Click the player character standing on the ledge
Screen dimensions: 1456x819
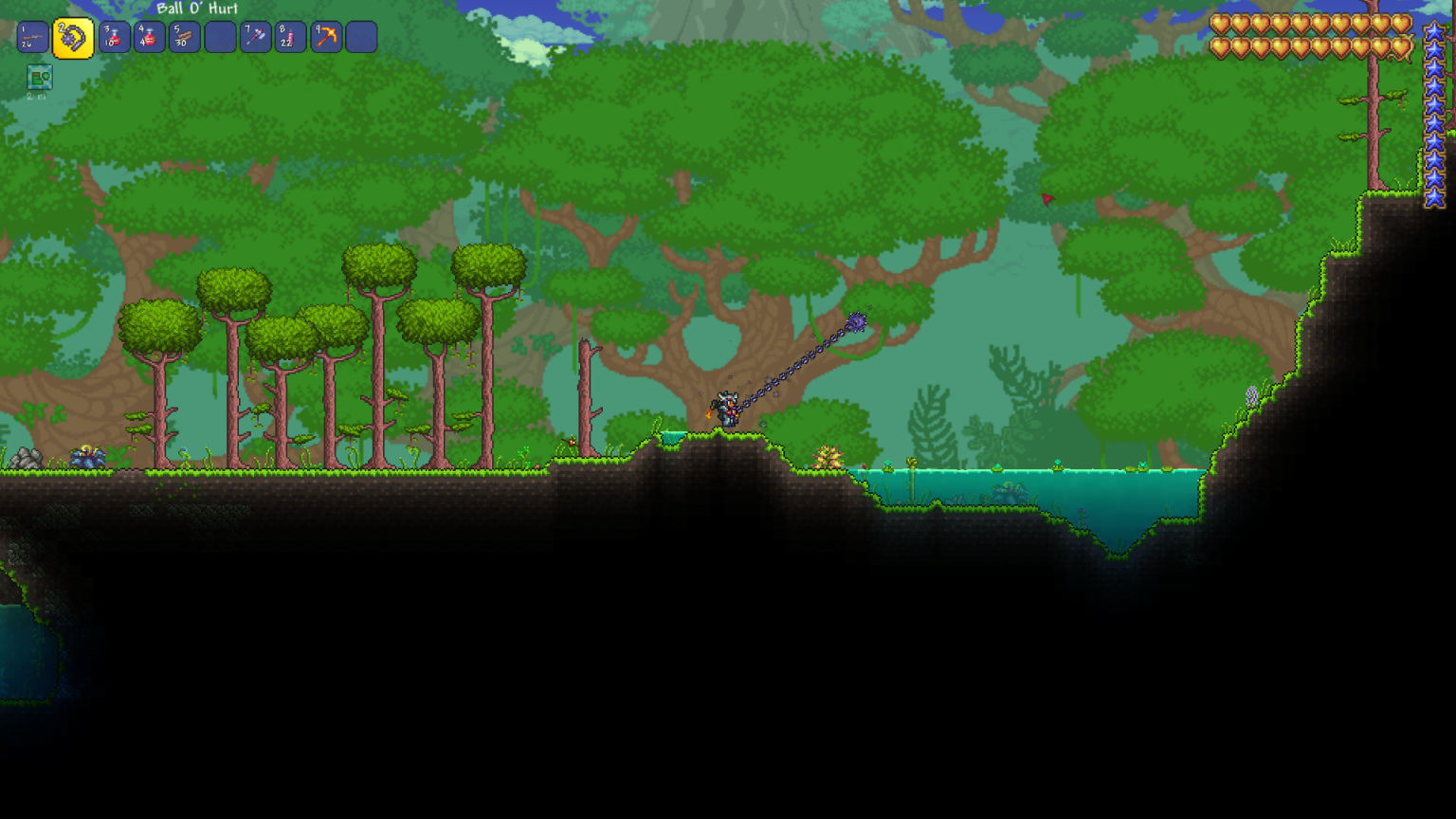coord(726,409)
